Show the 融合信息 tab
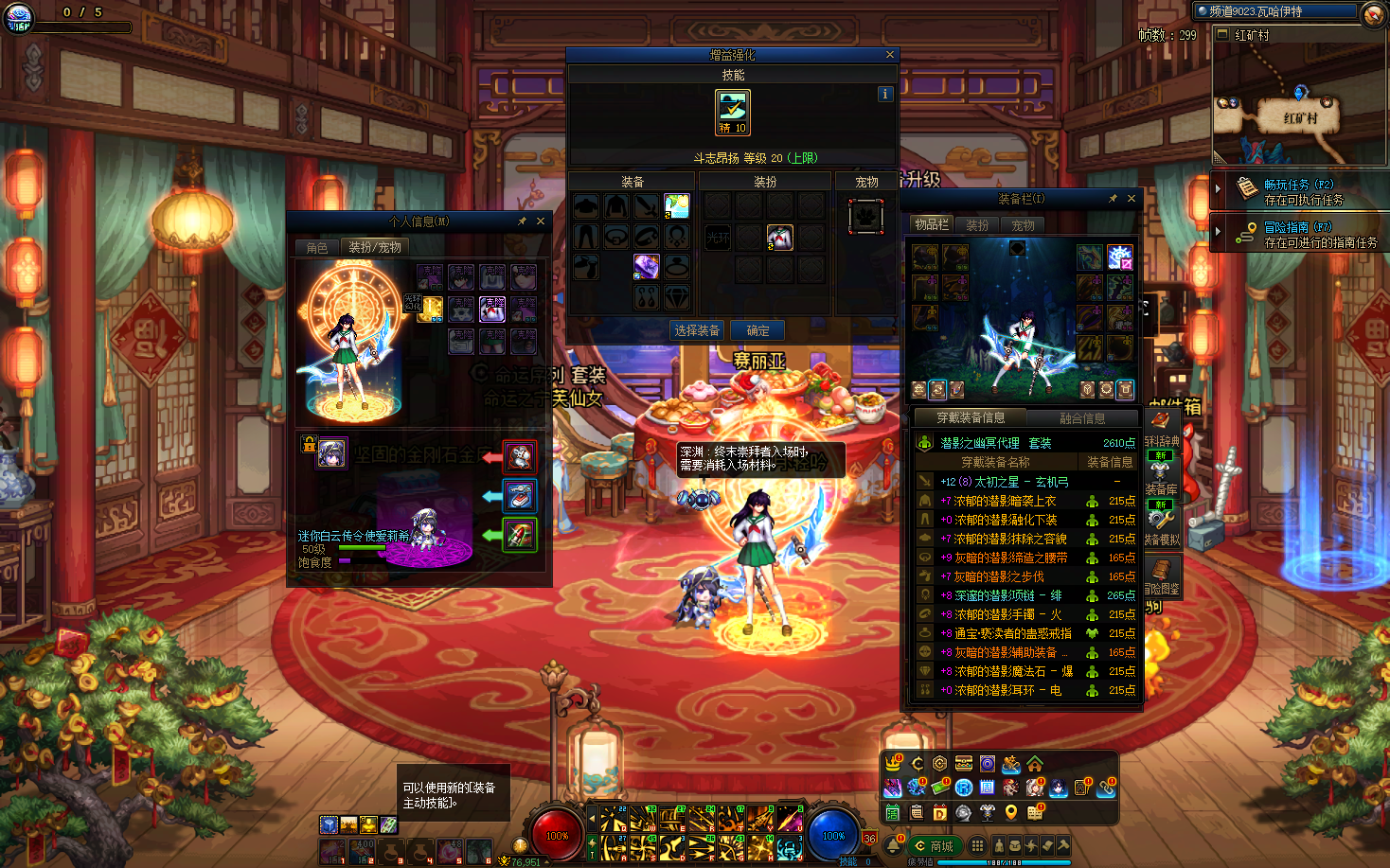1390x868 pixels. 1082,417
